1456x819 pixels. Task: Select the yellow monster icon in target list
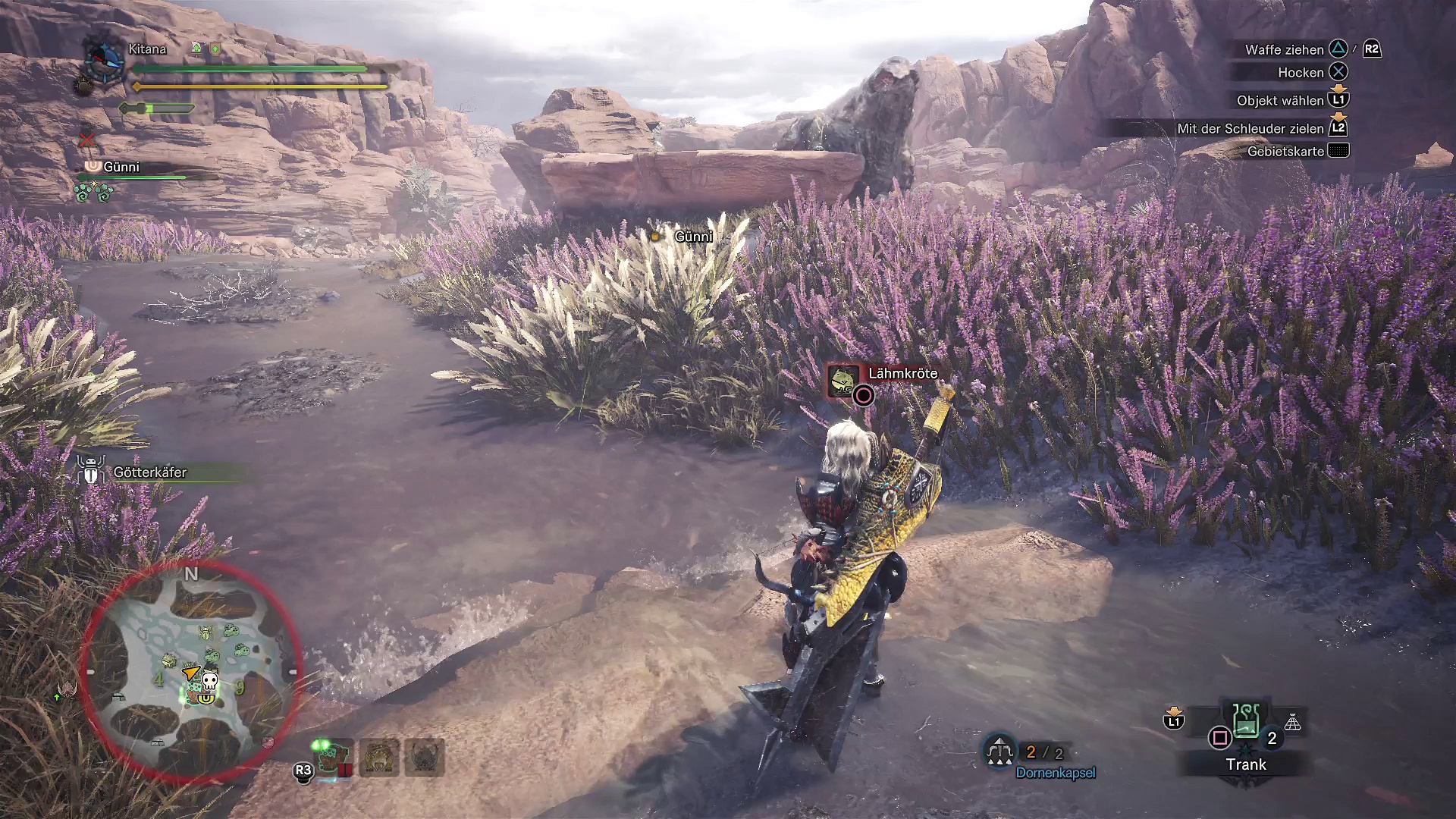(379, 757)
